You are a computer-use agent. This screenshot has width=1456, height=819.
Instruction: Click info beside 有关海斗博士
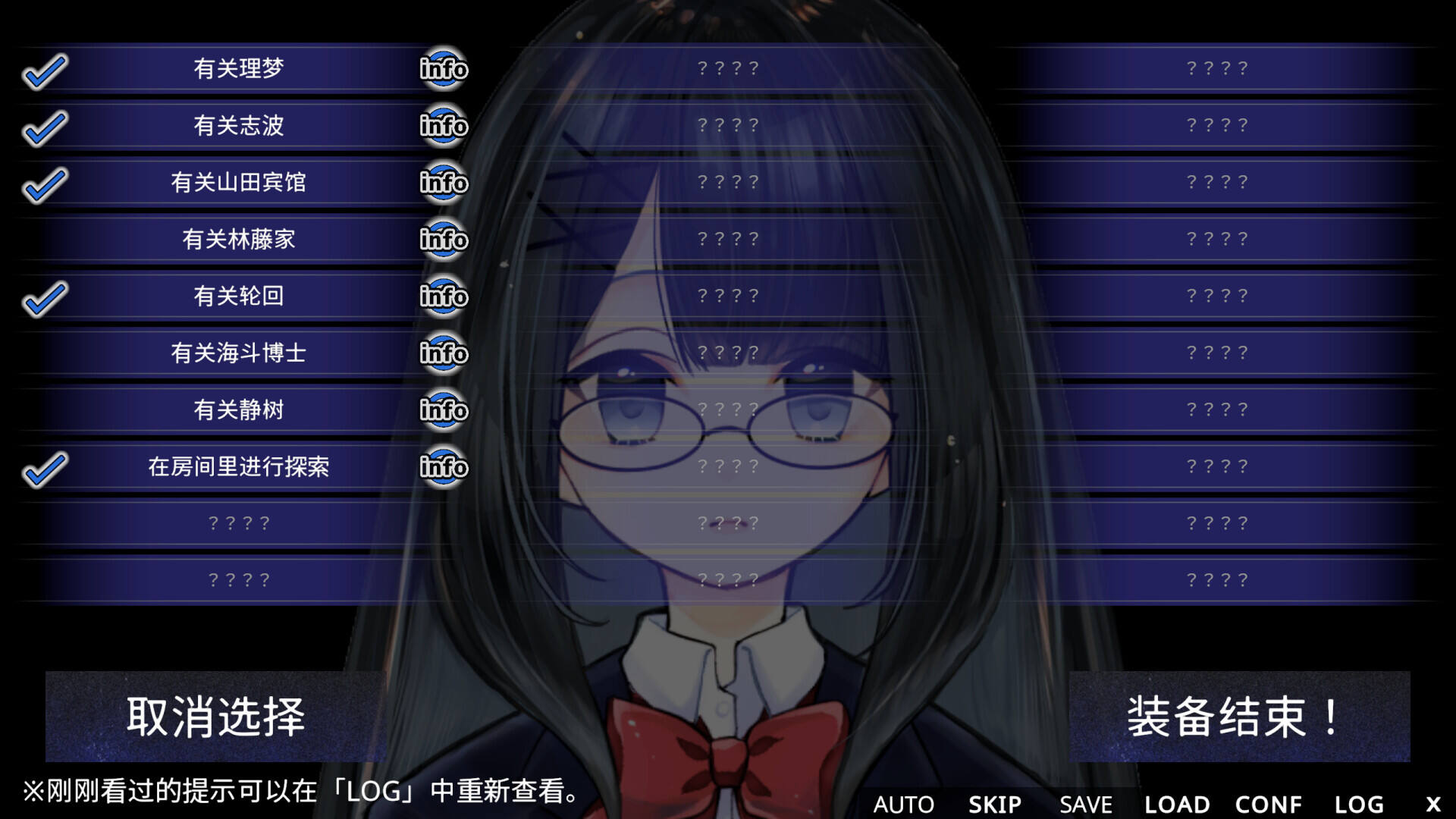[x=443, y=353]
